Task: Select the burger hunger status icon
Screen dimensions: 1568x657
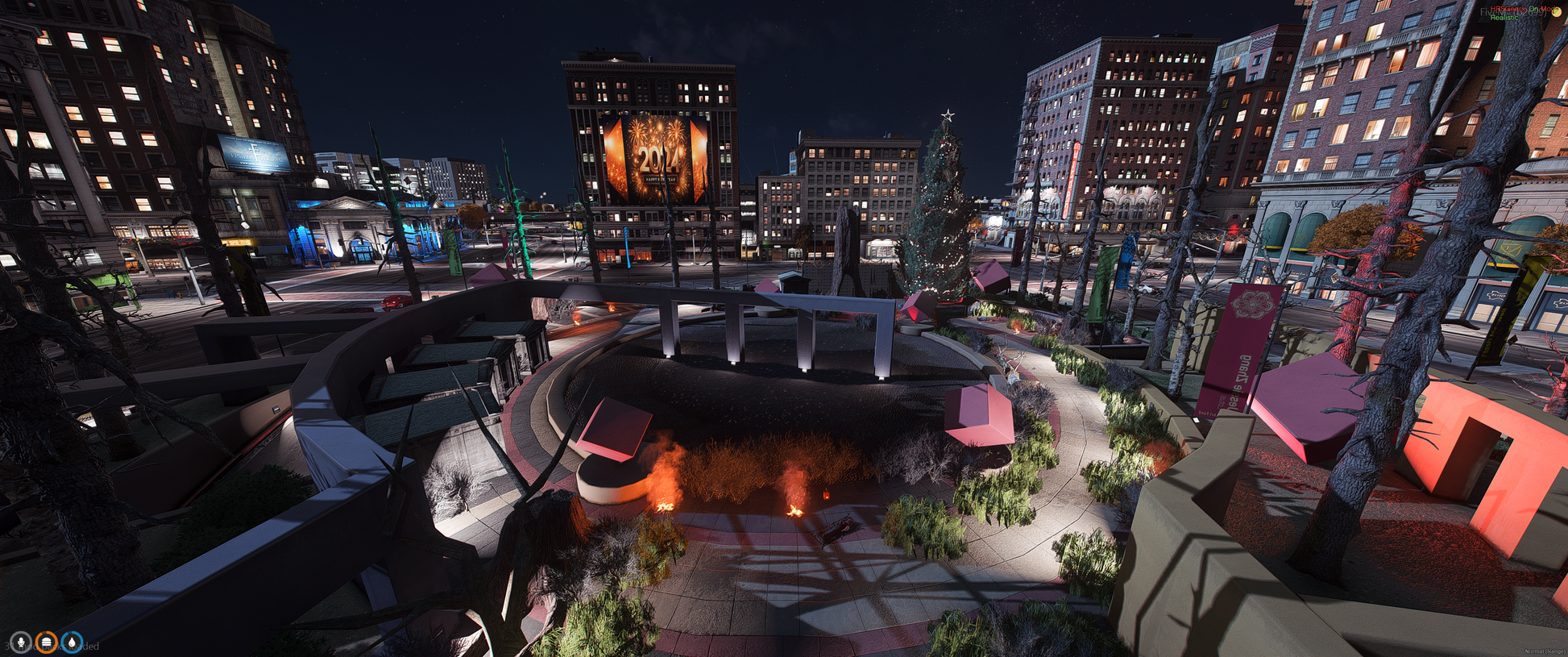Action: click(x=47, y=642)
